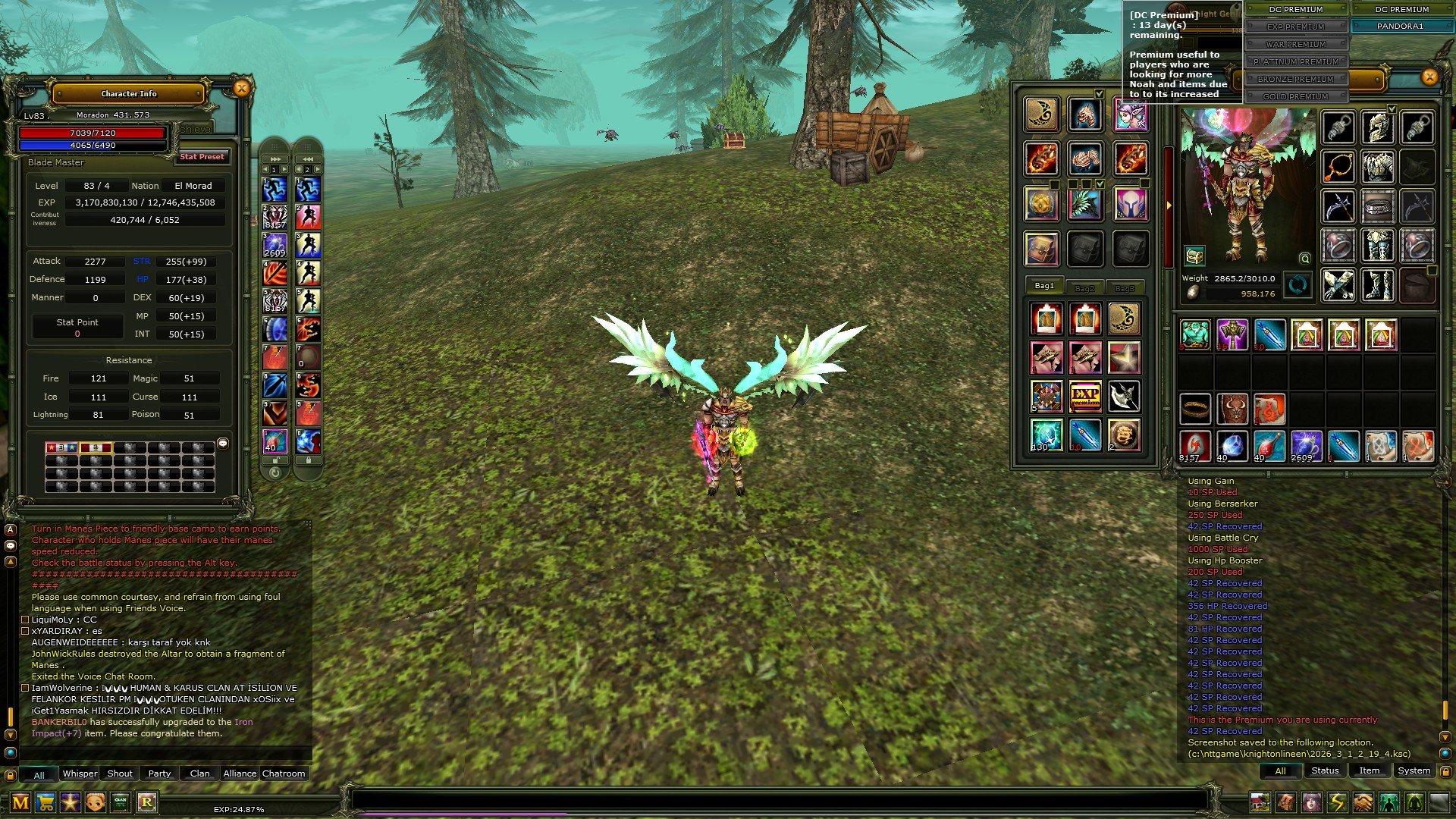The width and height of the screenshot is (1456, 819).
Task: Click the golden star icon in the bottom-left bar
Action: coord(70,803)
